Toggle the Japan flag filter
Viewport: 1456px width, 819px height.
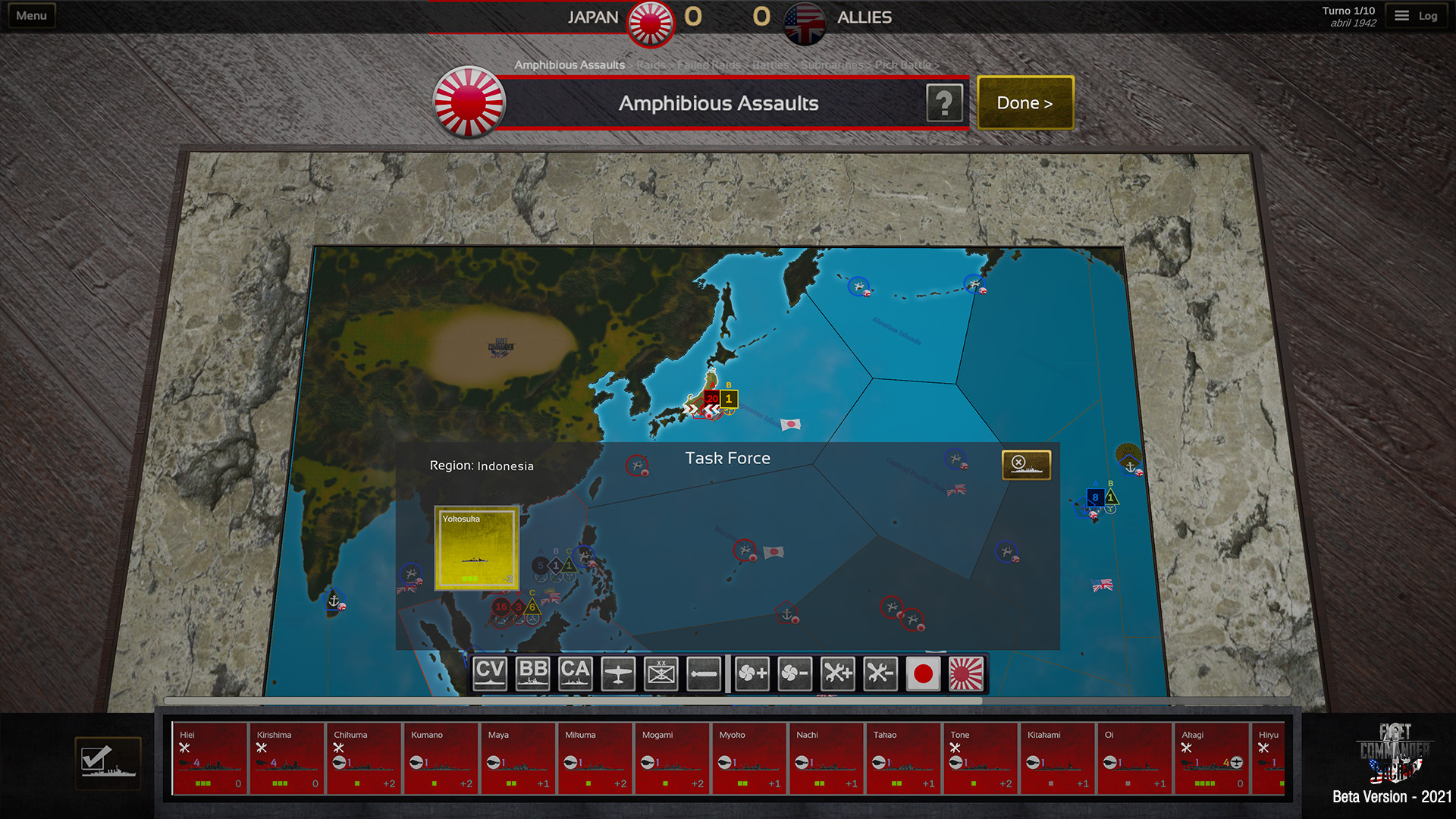pos(924,673)
